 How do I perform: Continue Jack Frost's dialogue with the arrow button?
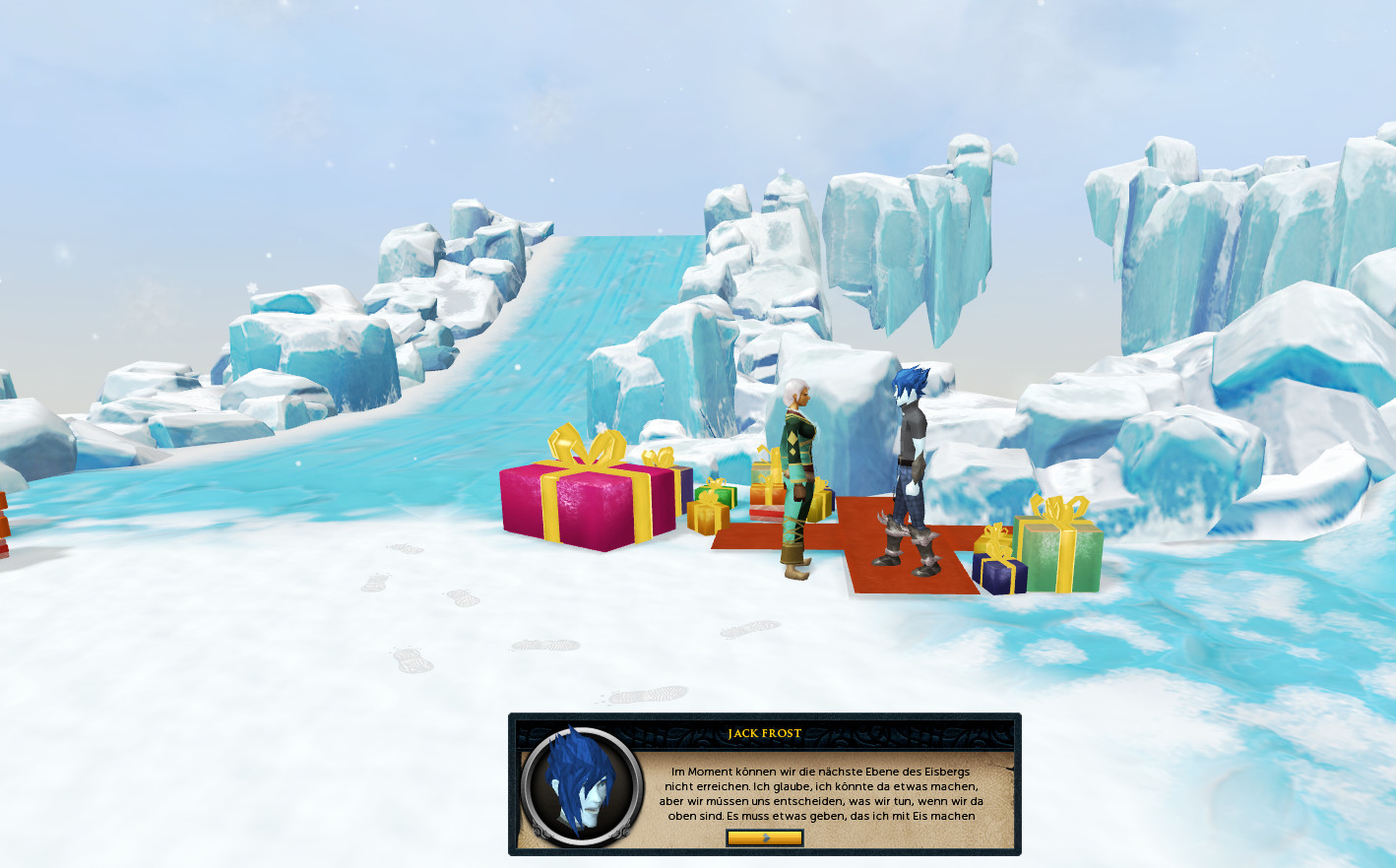[764, 837]
